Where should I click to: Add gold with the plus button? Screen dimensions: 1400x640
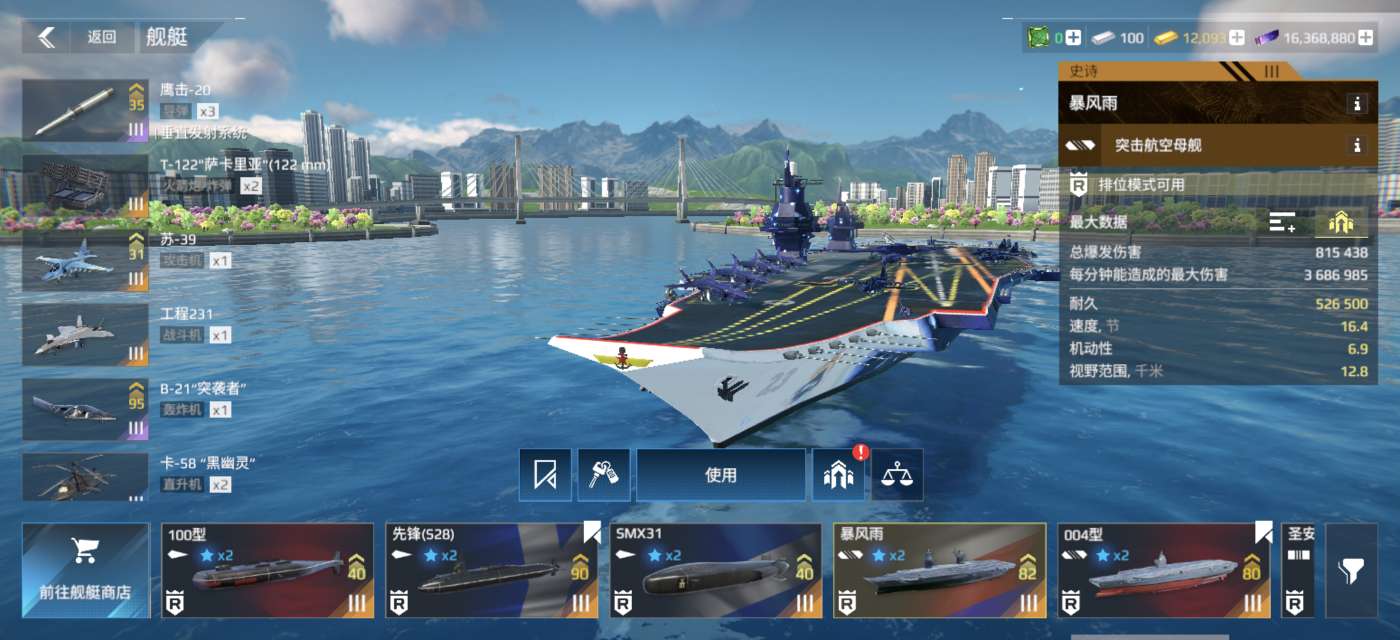point(1237,38)
